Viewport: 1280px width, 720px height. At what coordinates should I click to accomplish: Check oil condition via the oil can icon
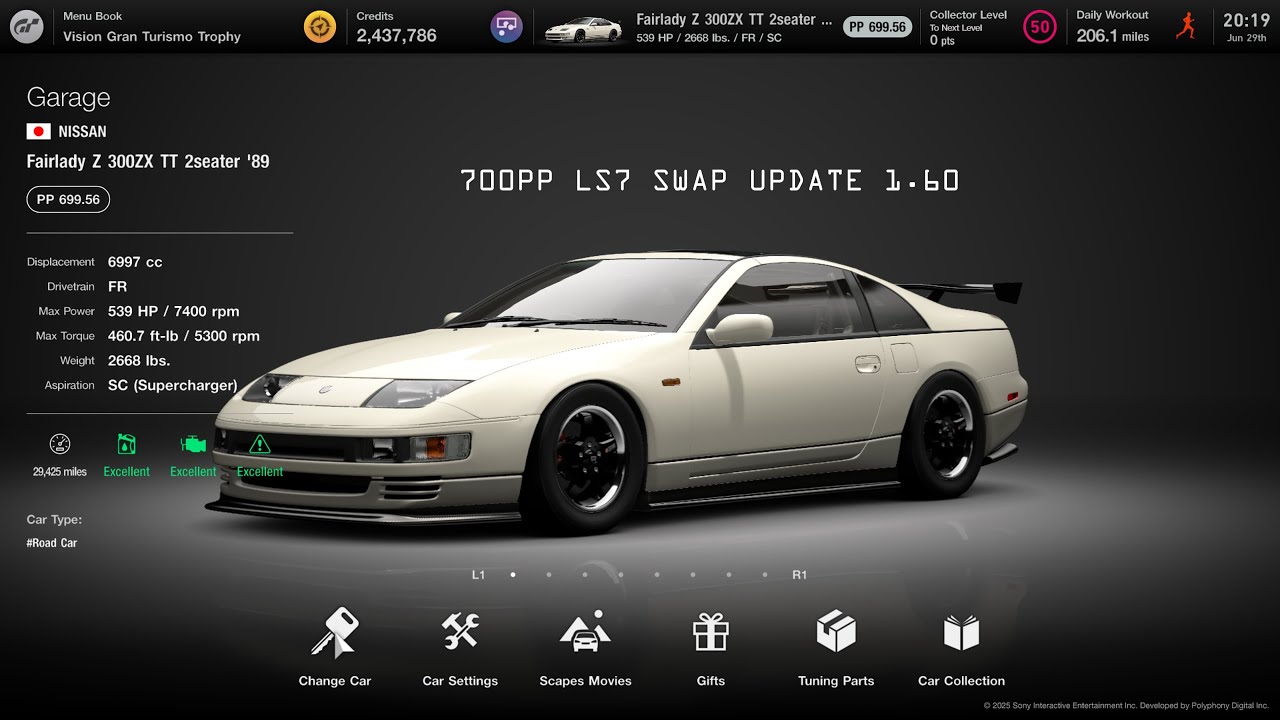(x=126, y=444)
